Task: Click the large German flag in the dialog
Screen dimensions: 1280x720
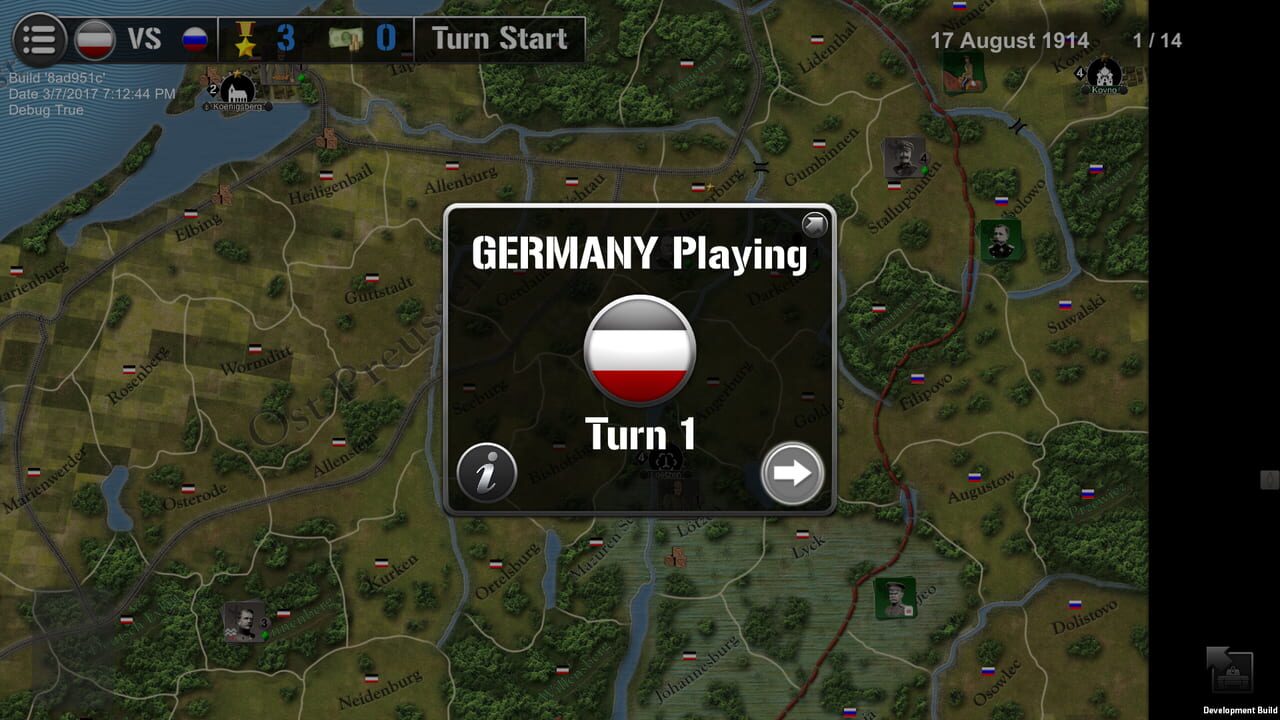Action: (638, 350)
